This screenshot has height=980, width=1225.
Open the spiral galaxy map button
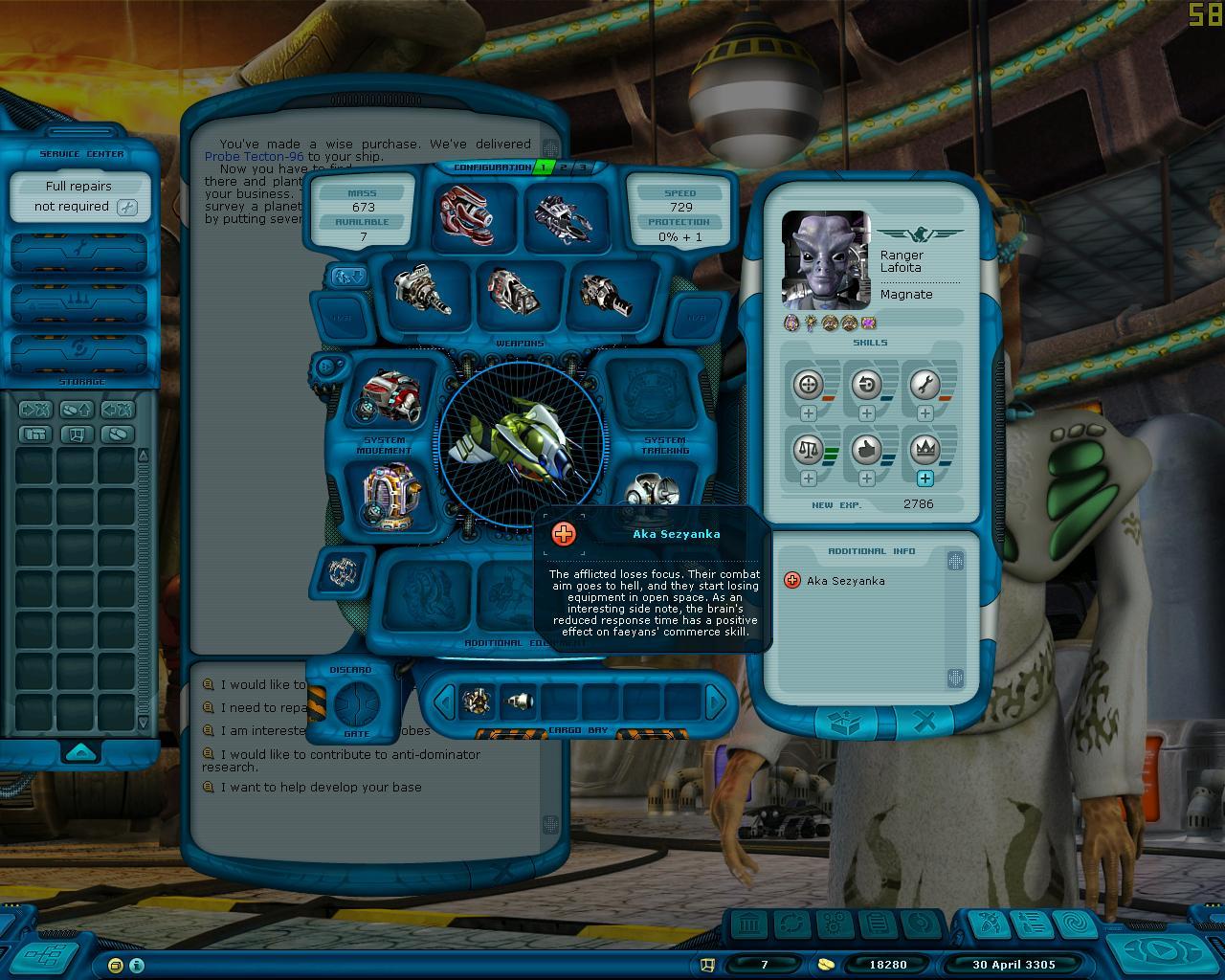[x=1072, y=924]
